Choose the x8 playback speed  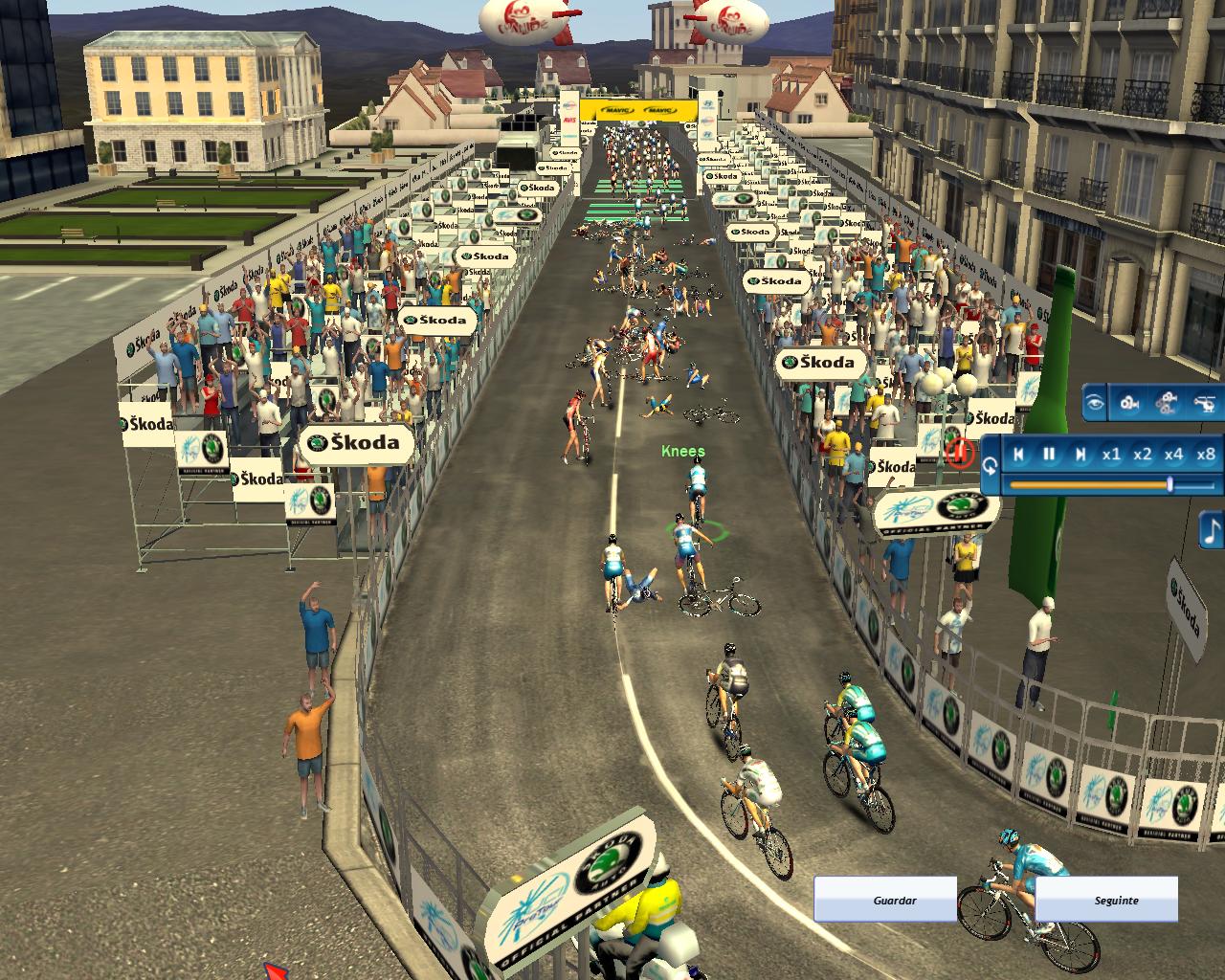[1206, 455]
